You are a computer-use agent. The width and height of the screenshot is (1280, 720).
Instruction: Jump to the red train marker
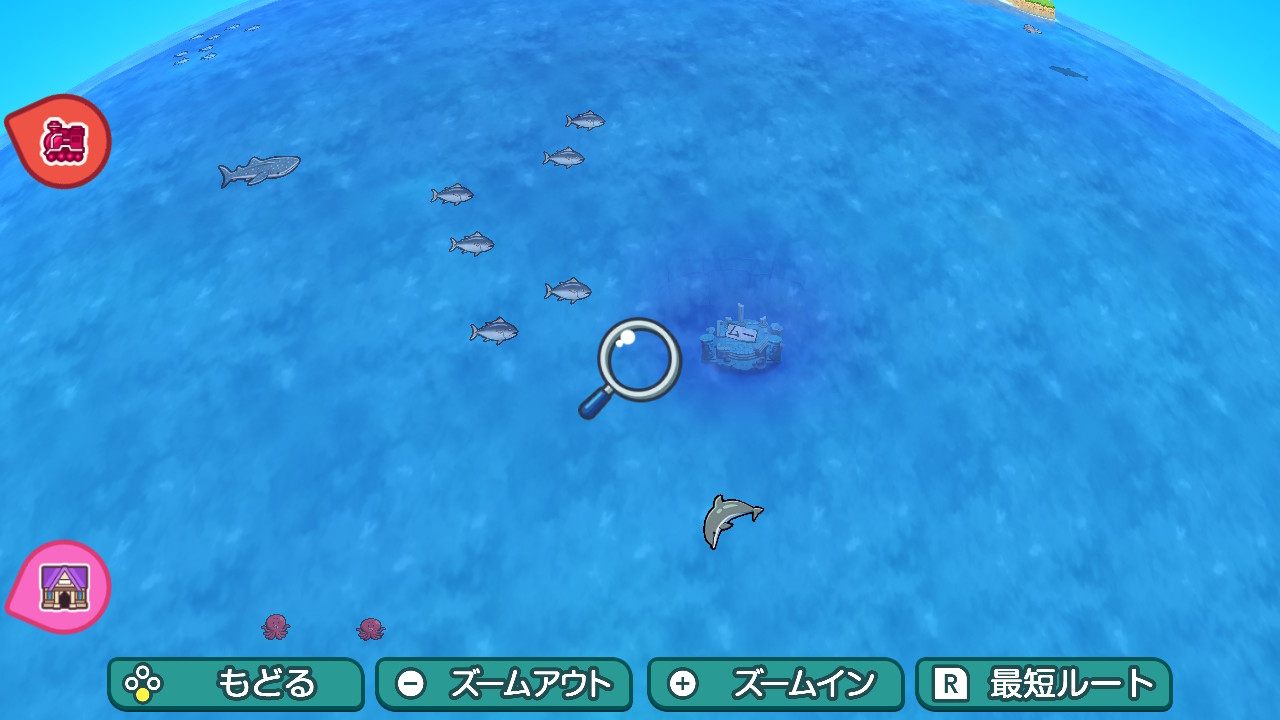pos(62,143)
